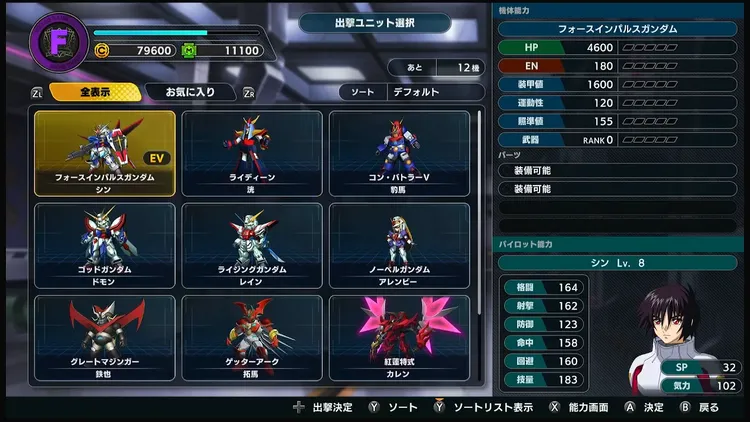The image size is (750, 422).
Task: Select the ゲッターアーク unit tile
Action: (x=252, y=337)
